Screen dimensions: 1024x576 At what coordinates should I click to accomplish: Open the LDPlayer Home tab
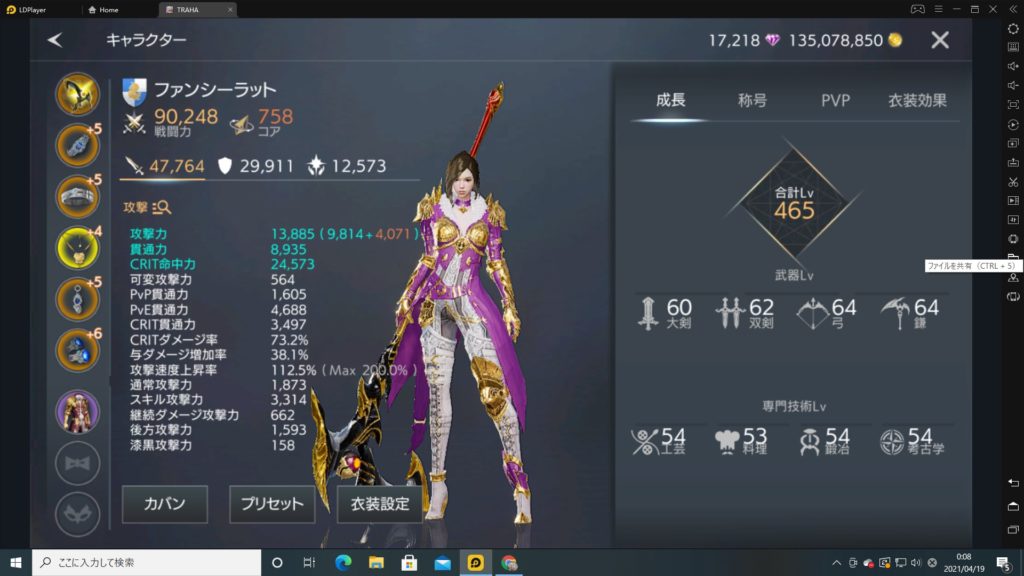[x=104, y=9]
